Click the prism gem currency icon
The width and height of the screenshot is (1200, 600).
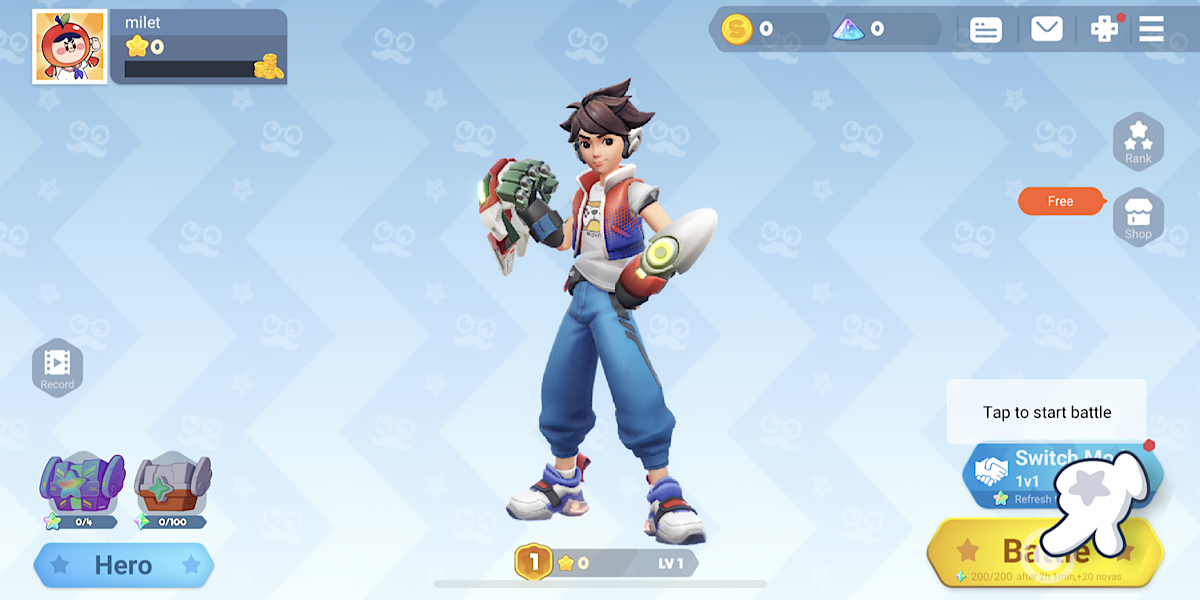coord(848,29)
